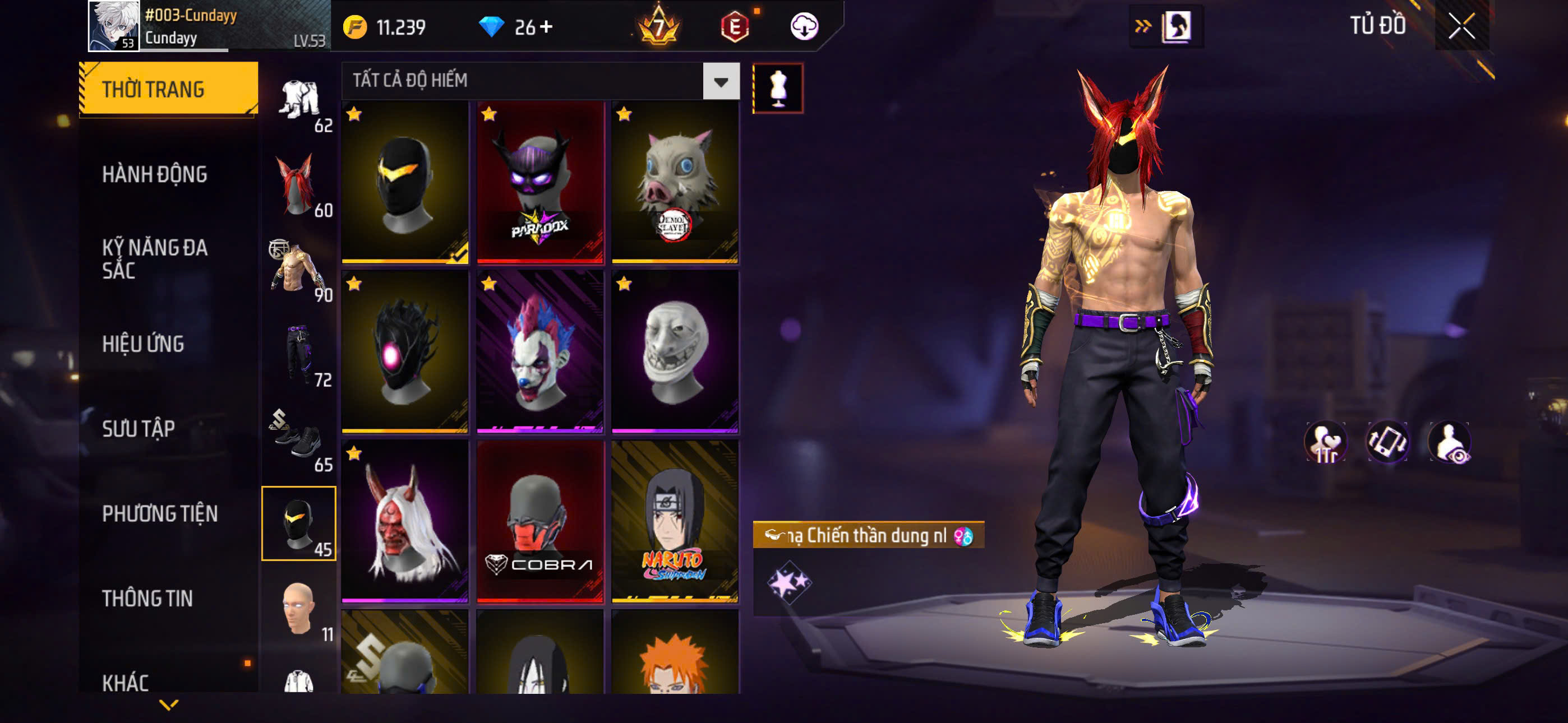The height and width of the screenshot is (723, 1568).
Task: Open the Thông Tin tab
Action: point(147,598)
